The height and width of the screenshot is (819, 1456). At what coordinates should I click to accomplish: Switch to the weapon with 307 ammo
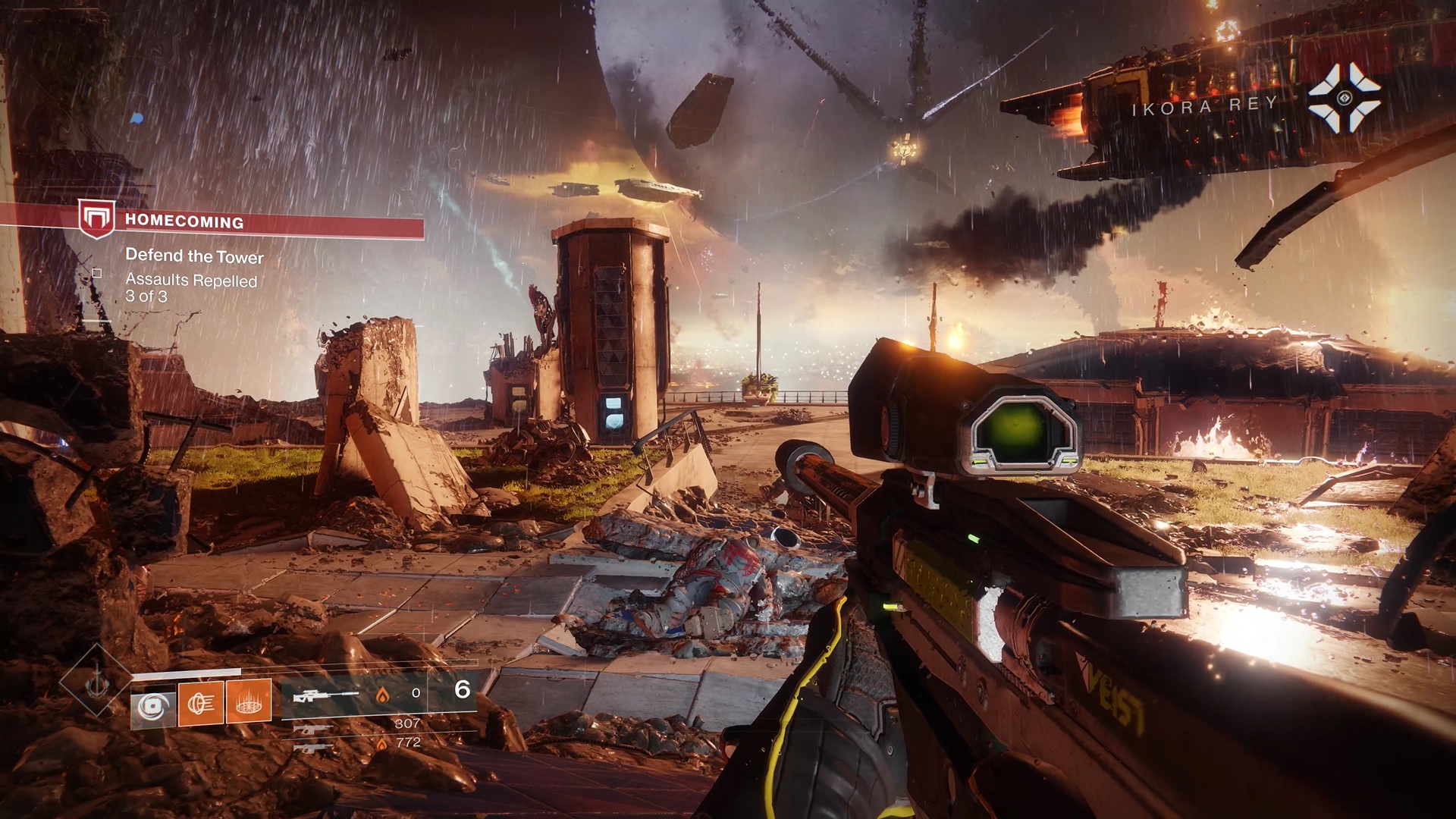312,729
